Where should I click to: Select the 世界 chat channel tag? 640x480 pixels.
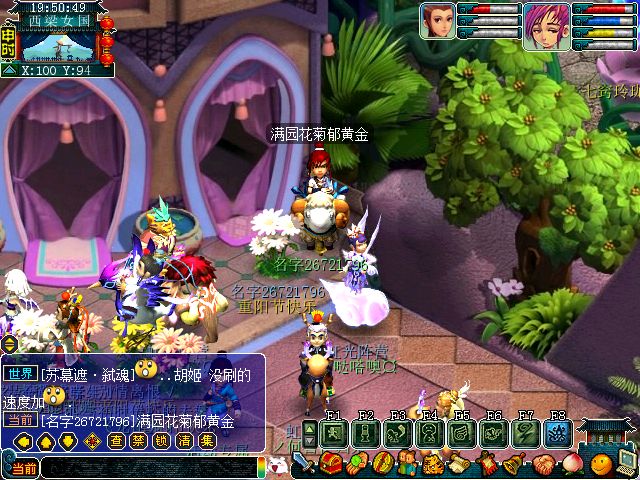pyautogui.click(x=20, y=372)
